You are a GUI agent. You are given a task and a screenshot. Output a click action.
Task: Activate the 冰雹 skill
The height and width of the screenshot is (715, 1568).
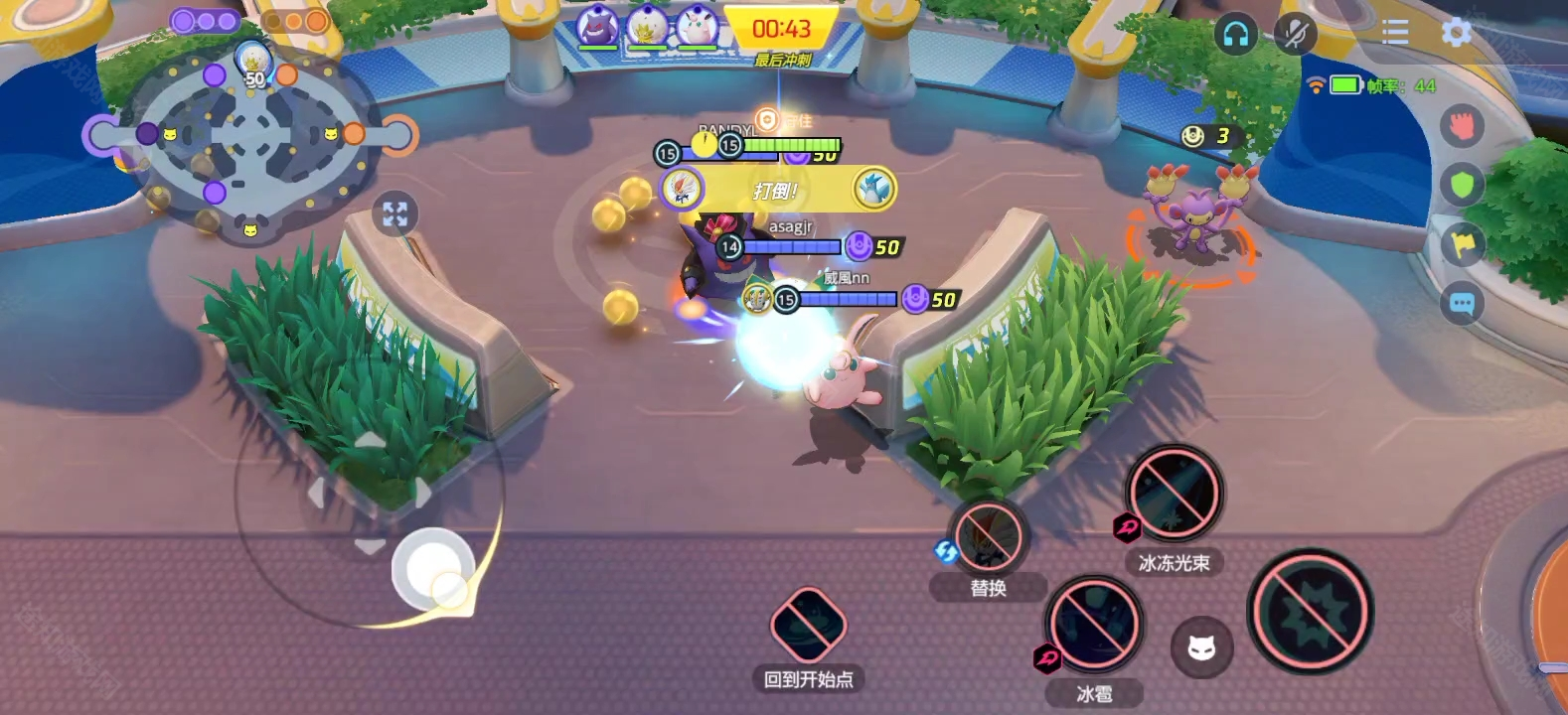click(1094, 625)
